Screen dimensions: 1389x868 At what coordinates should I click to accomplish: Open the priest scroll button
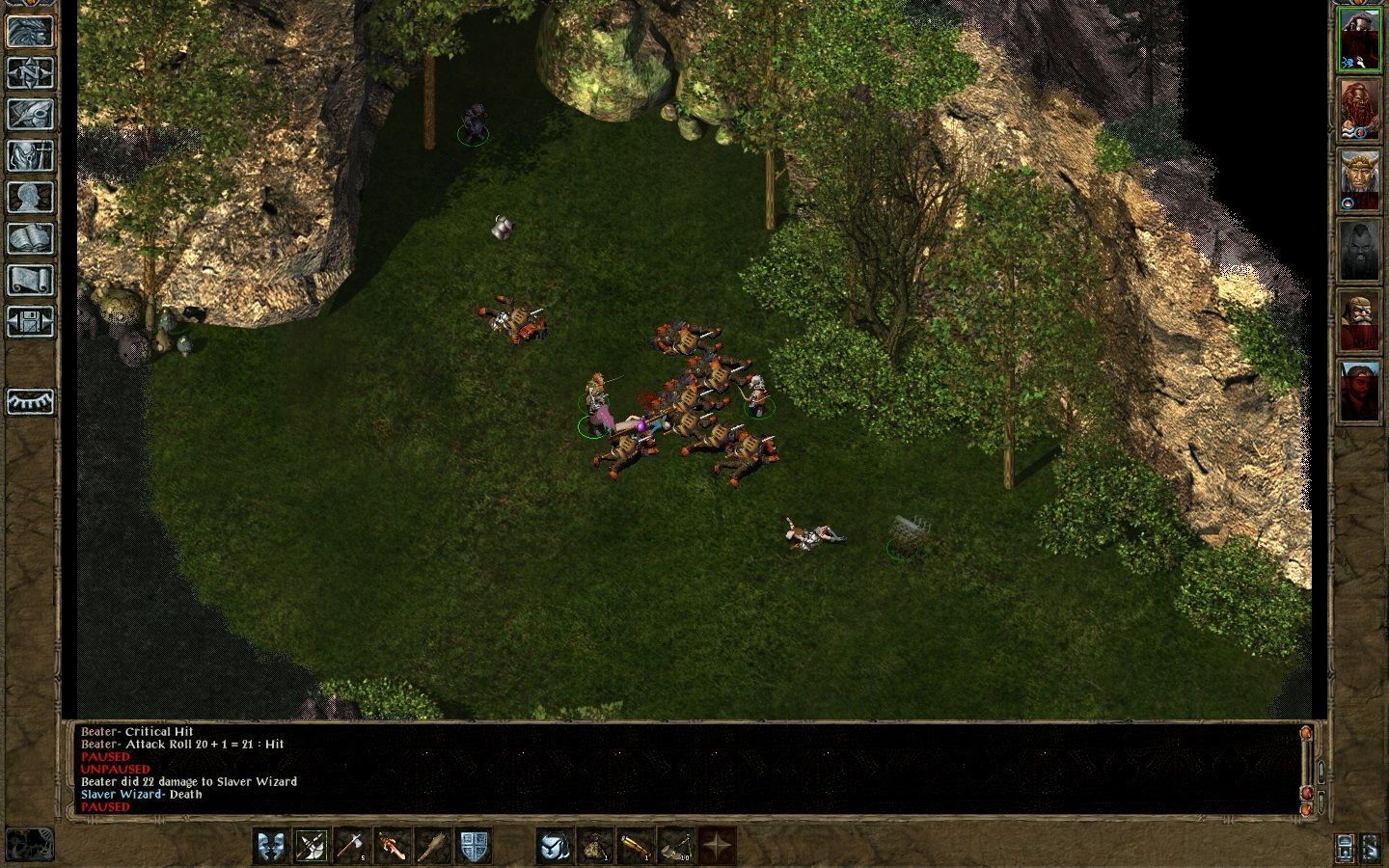(x=30, y=280)
